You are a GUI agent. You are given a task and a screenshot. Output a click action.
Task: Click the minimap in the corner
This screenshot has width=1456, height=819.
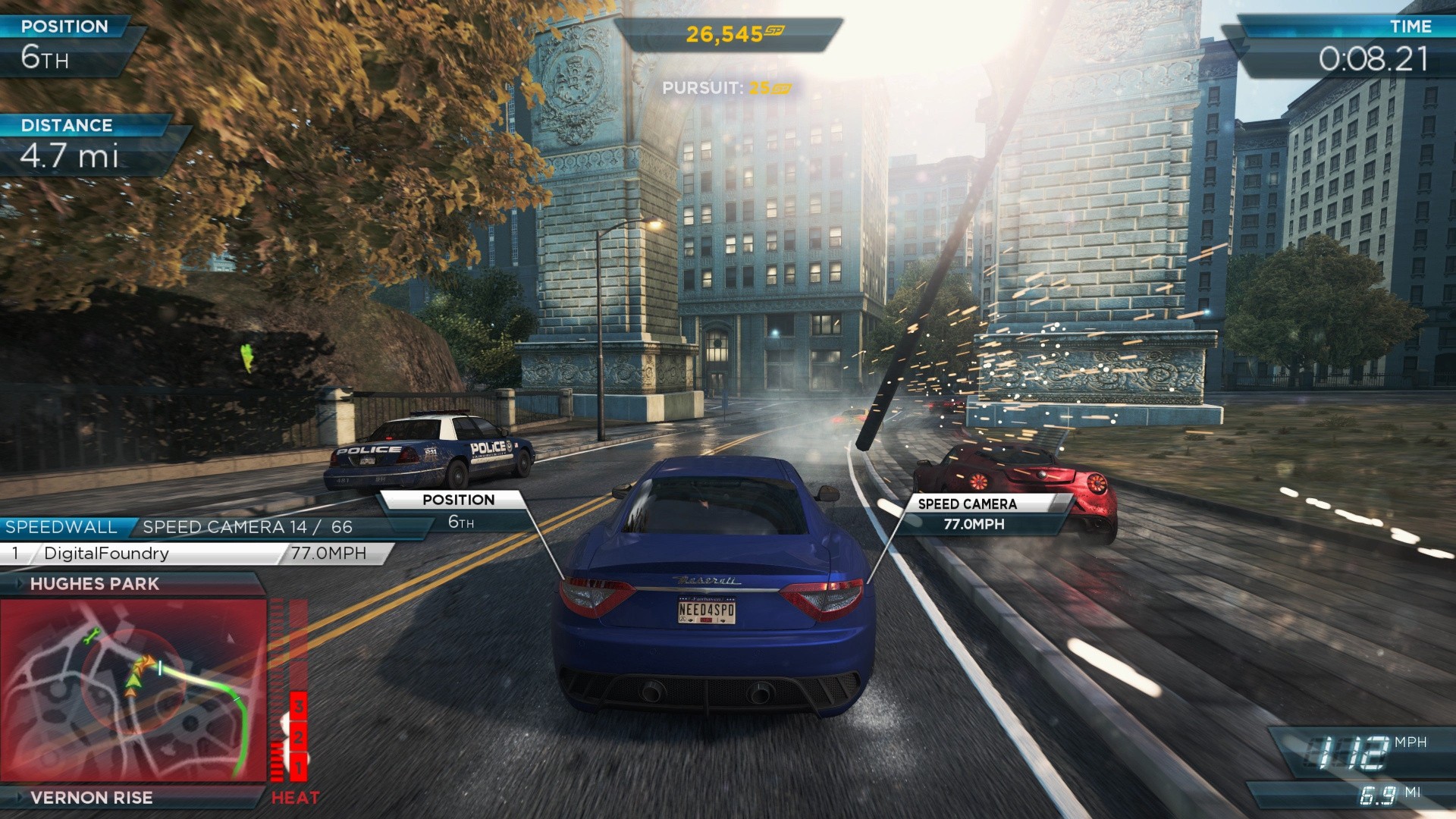(133, 690)
